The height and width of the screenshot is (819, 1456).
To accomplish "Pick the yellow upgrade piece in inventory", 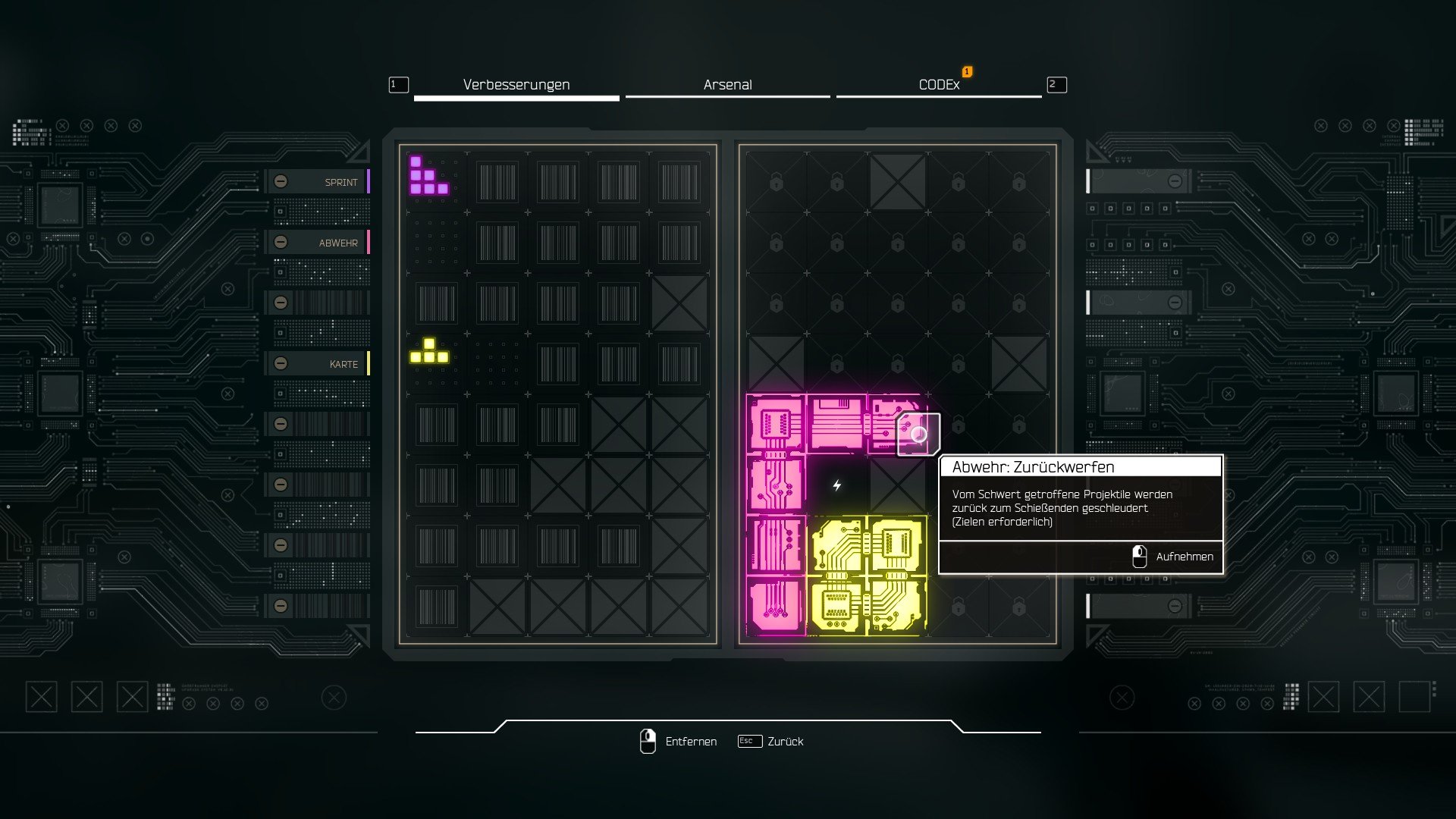I will (x=429, y=352).
